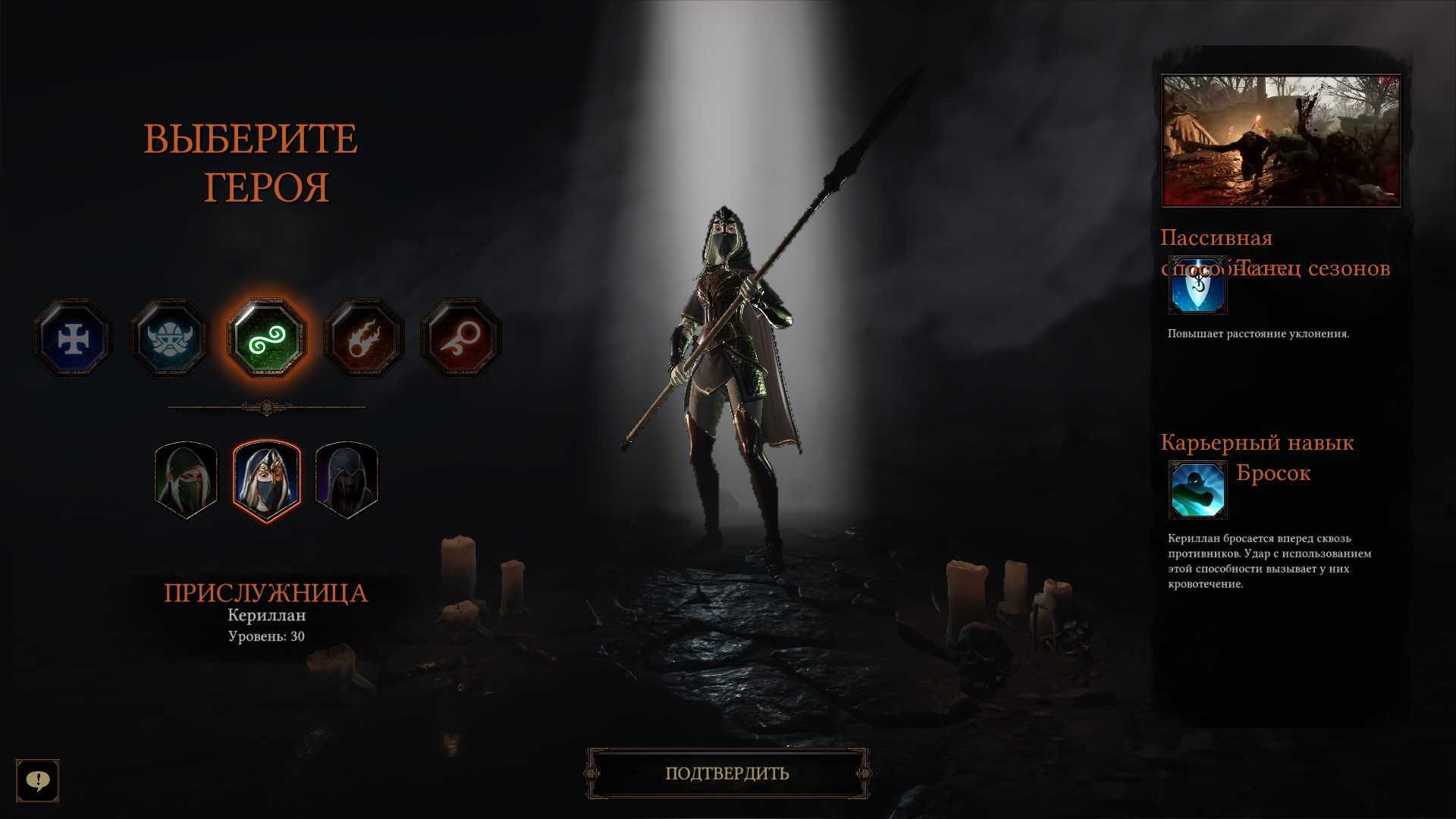Select the dark shadowy hooded career portrait
This screenshot has width=1456, height=819.
point(347,479)
